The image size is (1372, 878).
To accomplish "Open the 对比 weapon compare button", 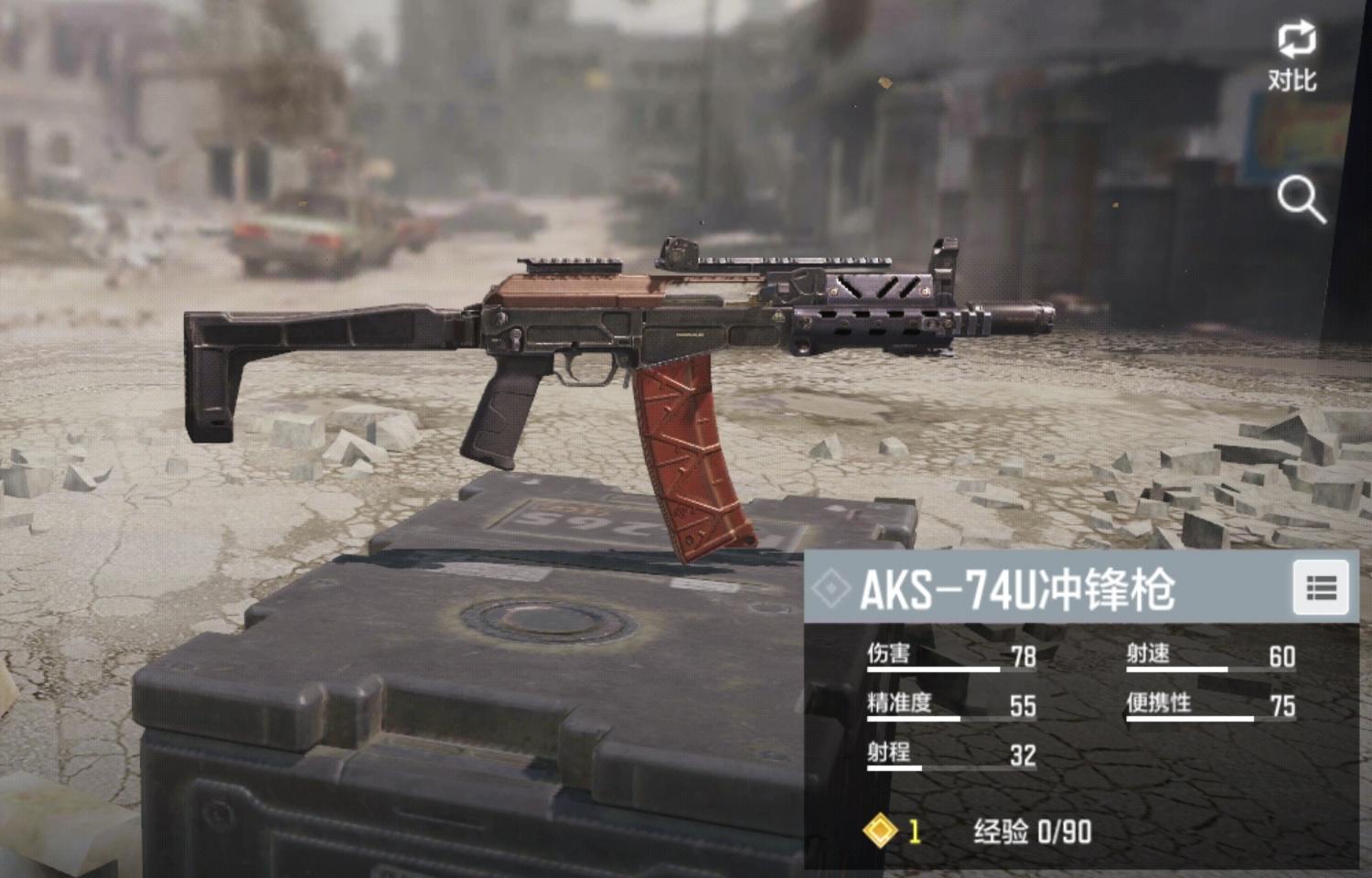I will (1295, 55).
